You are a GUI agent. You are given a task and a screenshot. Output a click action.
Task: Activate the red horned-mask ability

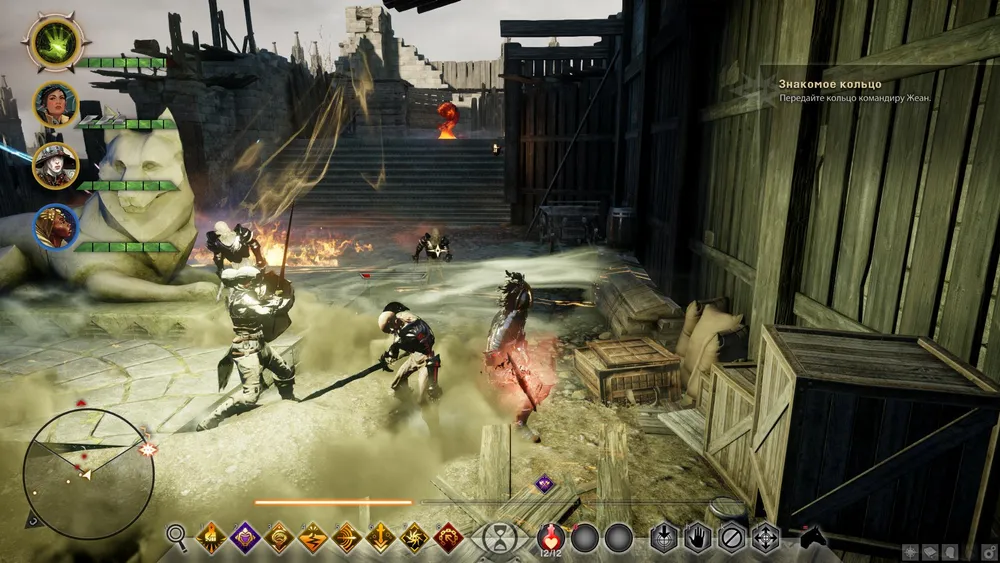[x=448, y=537]
